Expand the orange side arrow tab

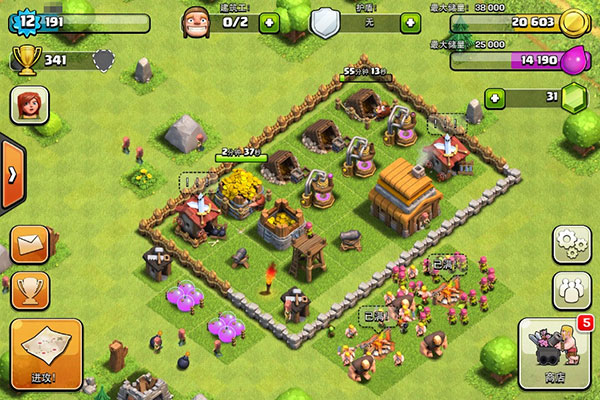point(12,174)
